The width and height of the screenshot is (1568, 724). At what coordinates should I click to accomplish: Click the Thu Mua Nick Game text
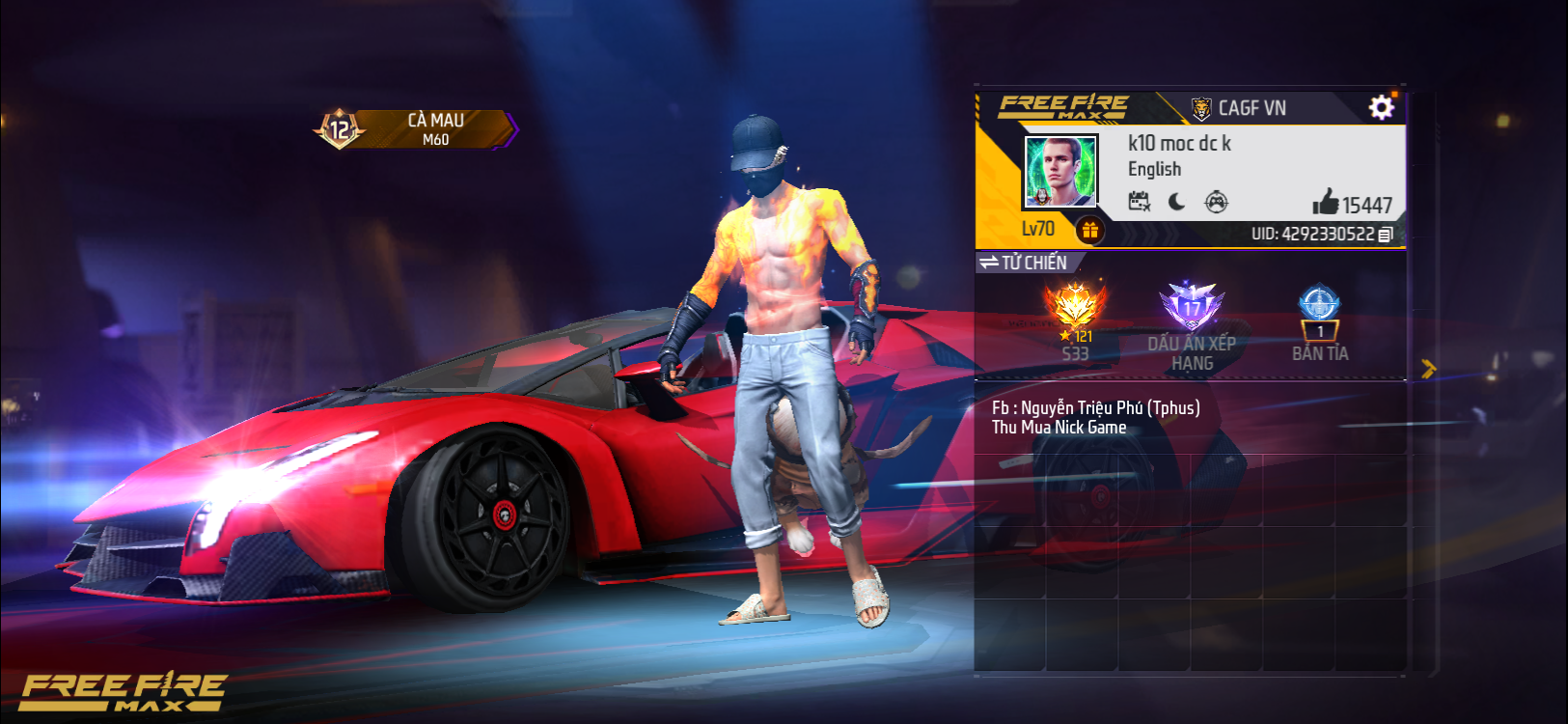click(1058, 427)
